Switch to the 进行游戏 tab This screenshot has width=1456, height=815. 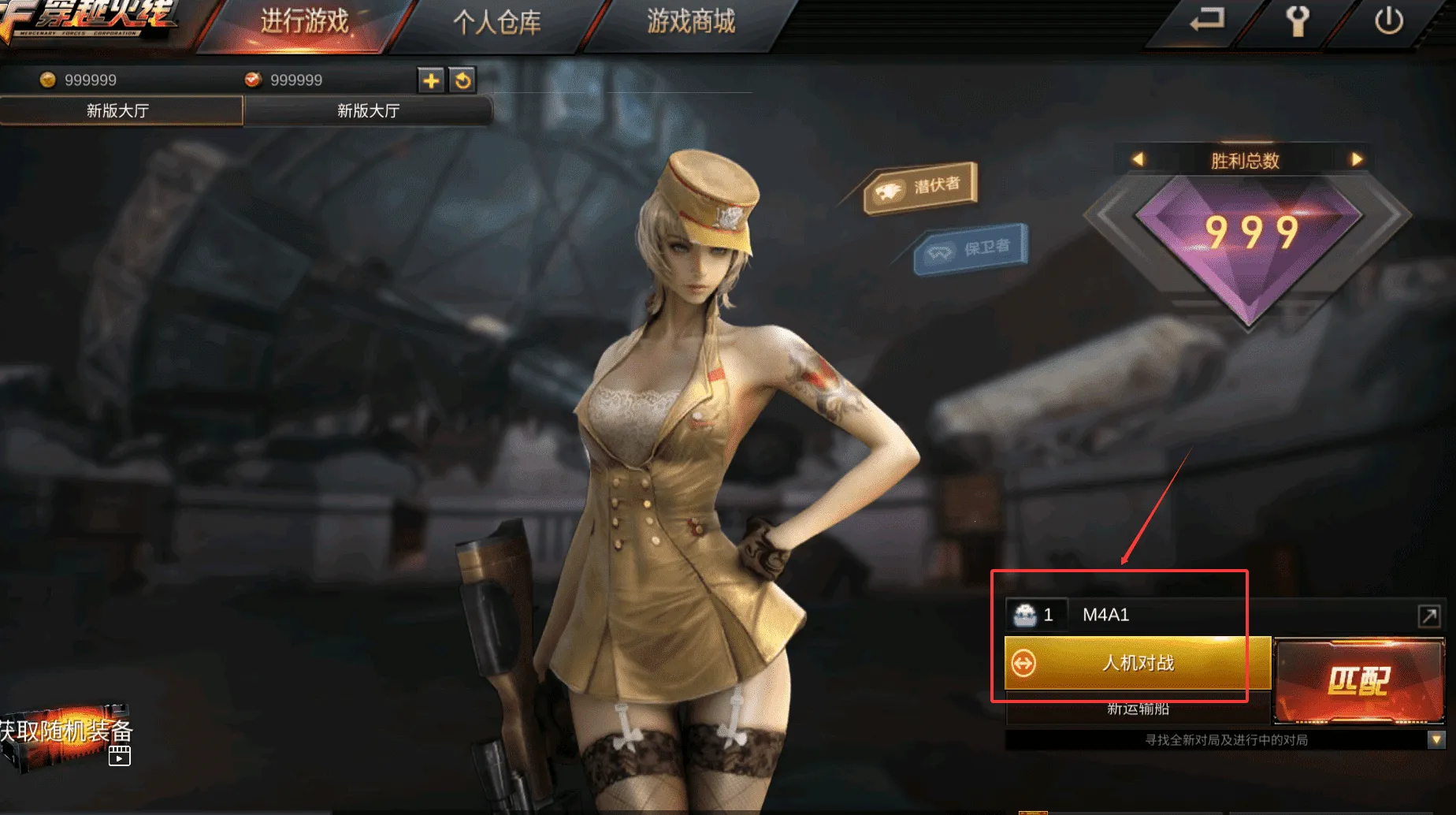pyautogui.click(x=304, y=22)
